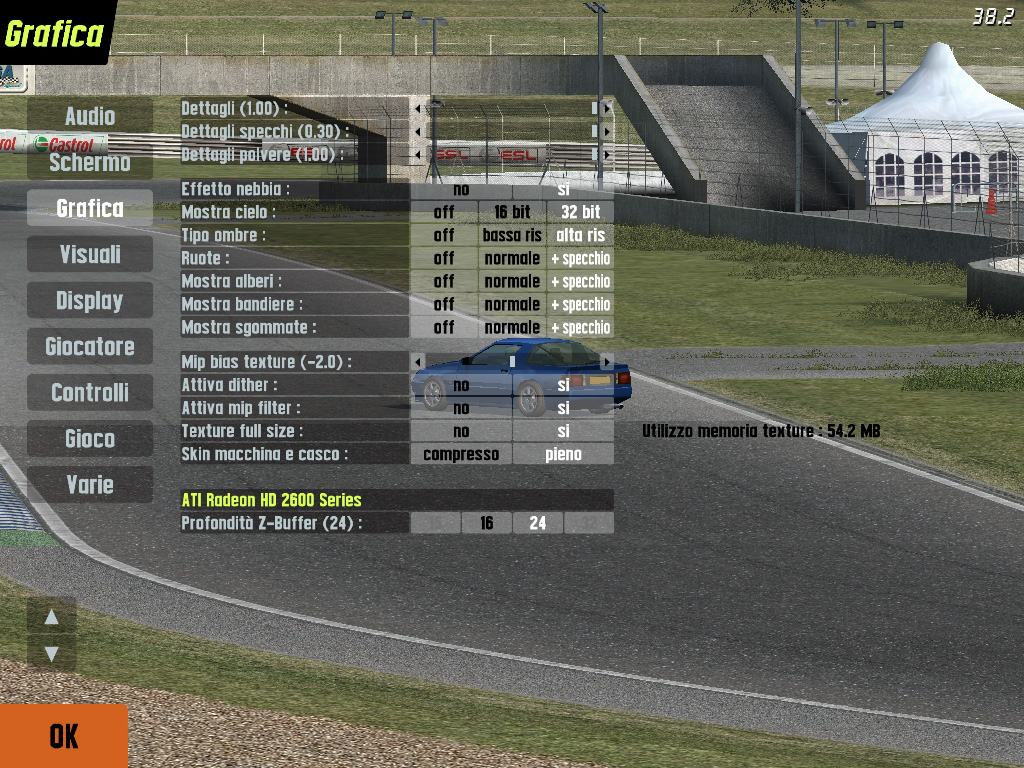Confirm settings with the OK button

tap(63, 736)
